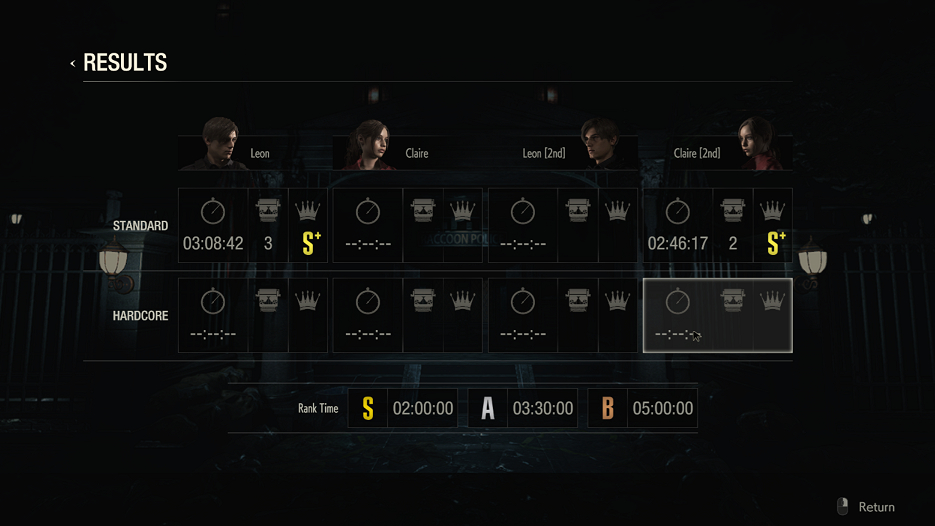Select Leon [2nd] Hardcore results cell
The image size is (935, 526).
(562, 316)
